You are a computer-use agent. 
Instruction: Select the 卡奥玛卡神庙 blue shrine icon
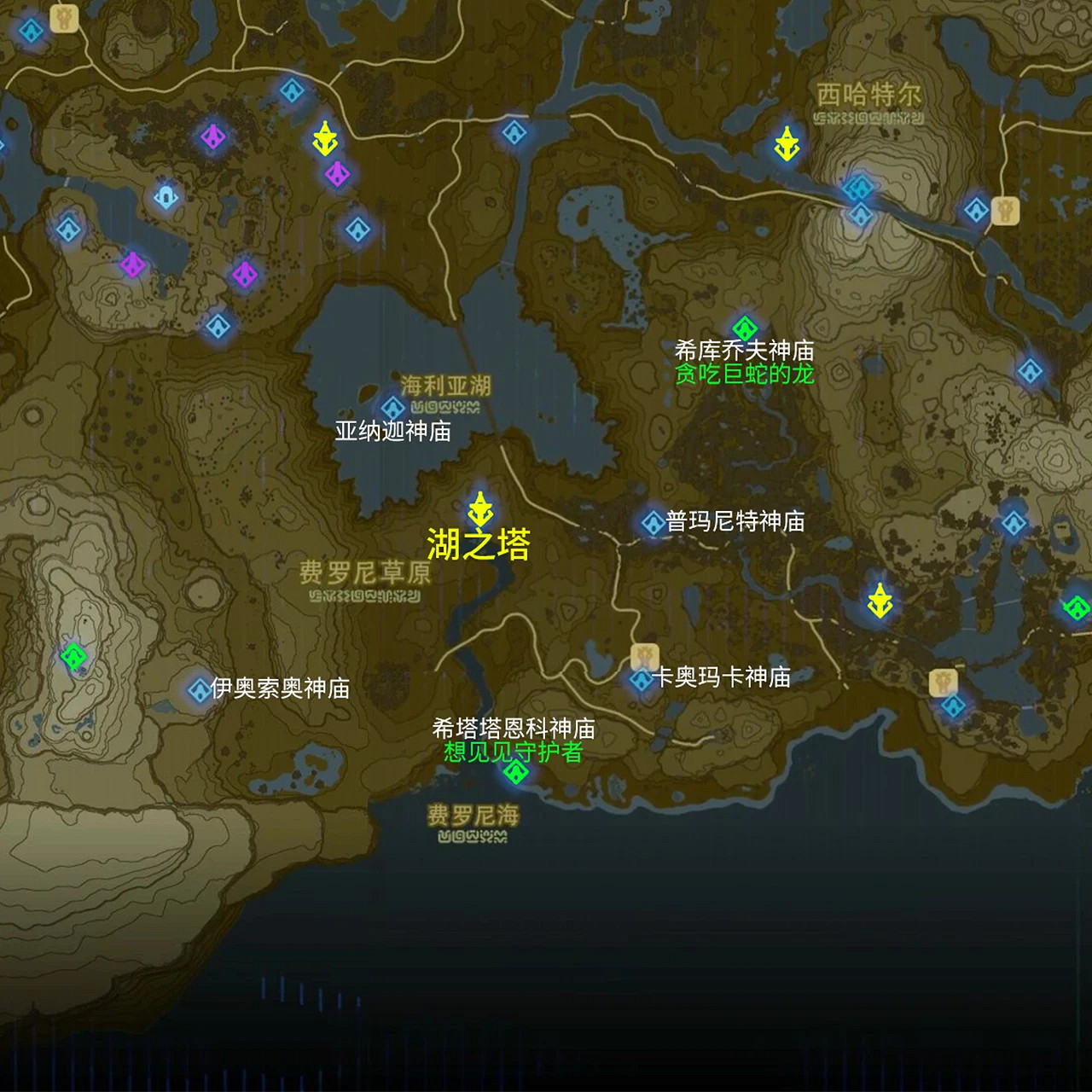tap(640, 681)
